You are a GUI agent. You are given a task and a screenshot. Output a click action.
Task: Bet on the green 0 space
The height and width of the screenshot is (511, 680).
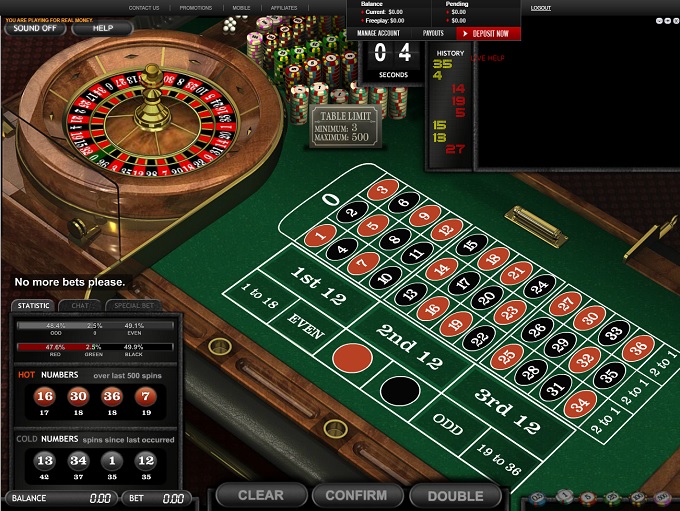332,199
